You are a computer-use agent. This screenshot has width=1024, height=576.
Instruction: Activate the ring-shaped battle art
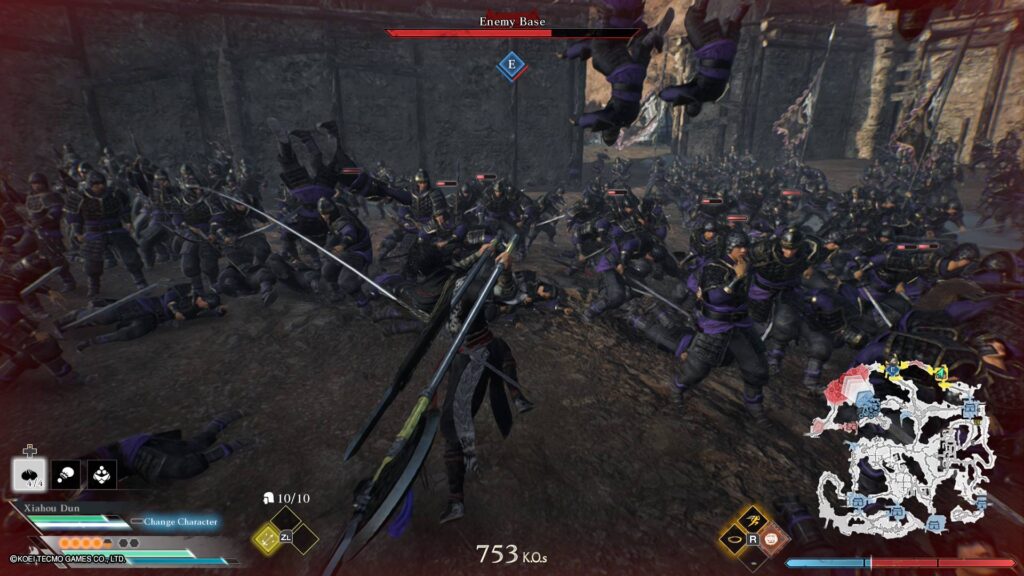pos(734,539)
